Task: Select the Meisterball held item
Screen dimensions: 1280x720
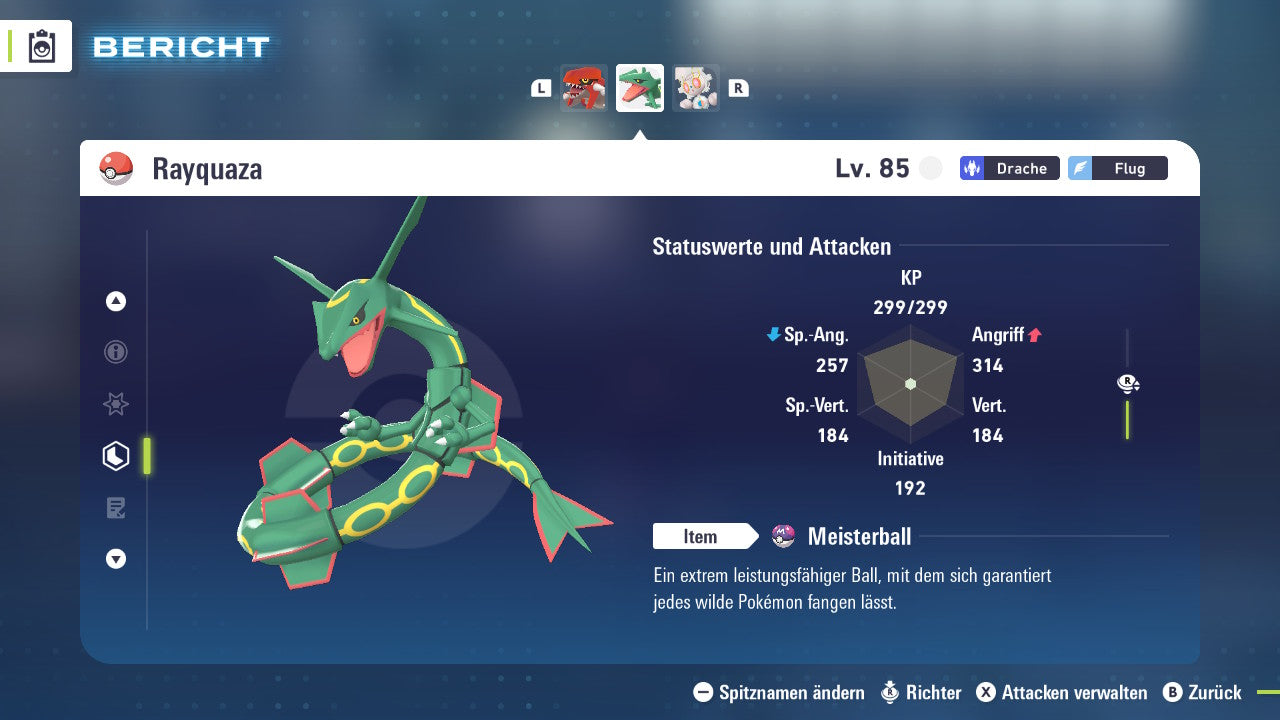Action: point(858,537)
